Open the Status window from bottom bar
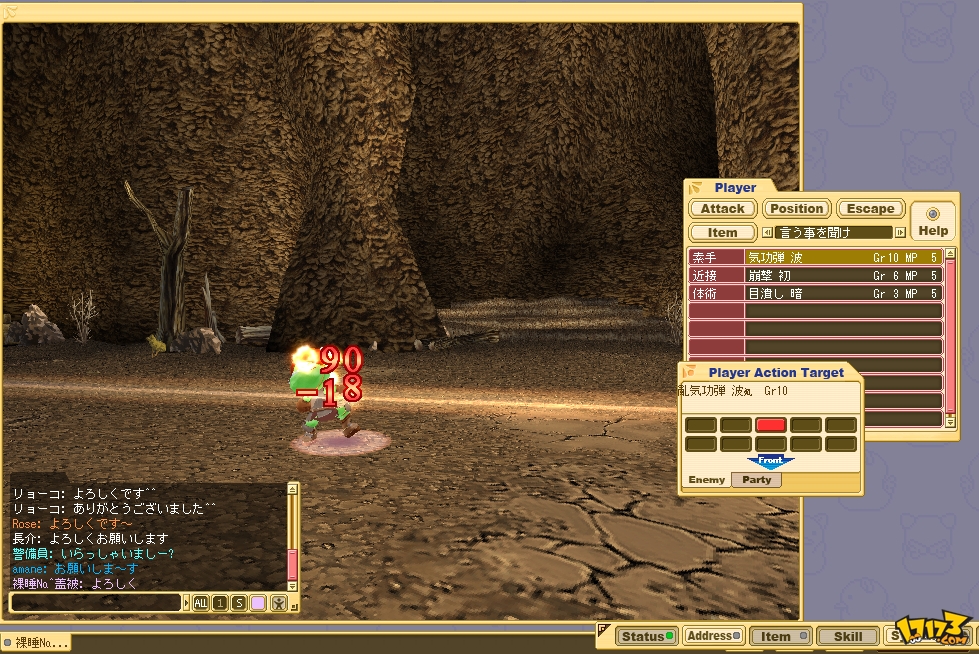This screenshot has height=654, width=979. coord(644,636)
